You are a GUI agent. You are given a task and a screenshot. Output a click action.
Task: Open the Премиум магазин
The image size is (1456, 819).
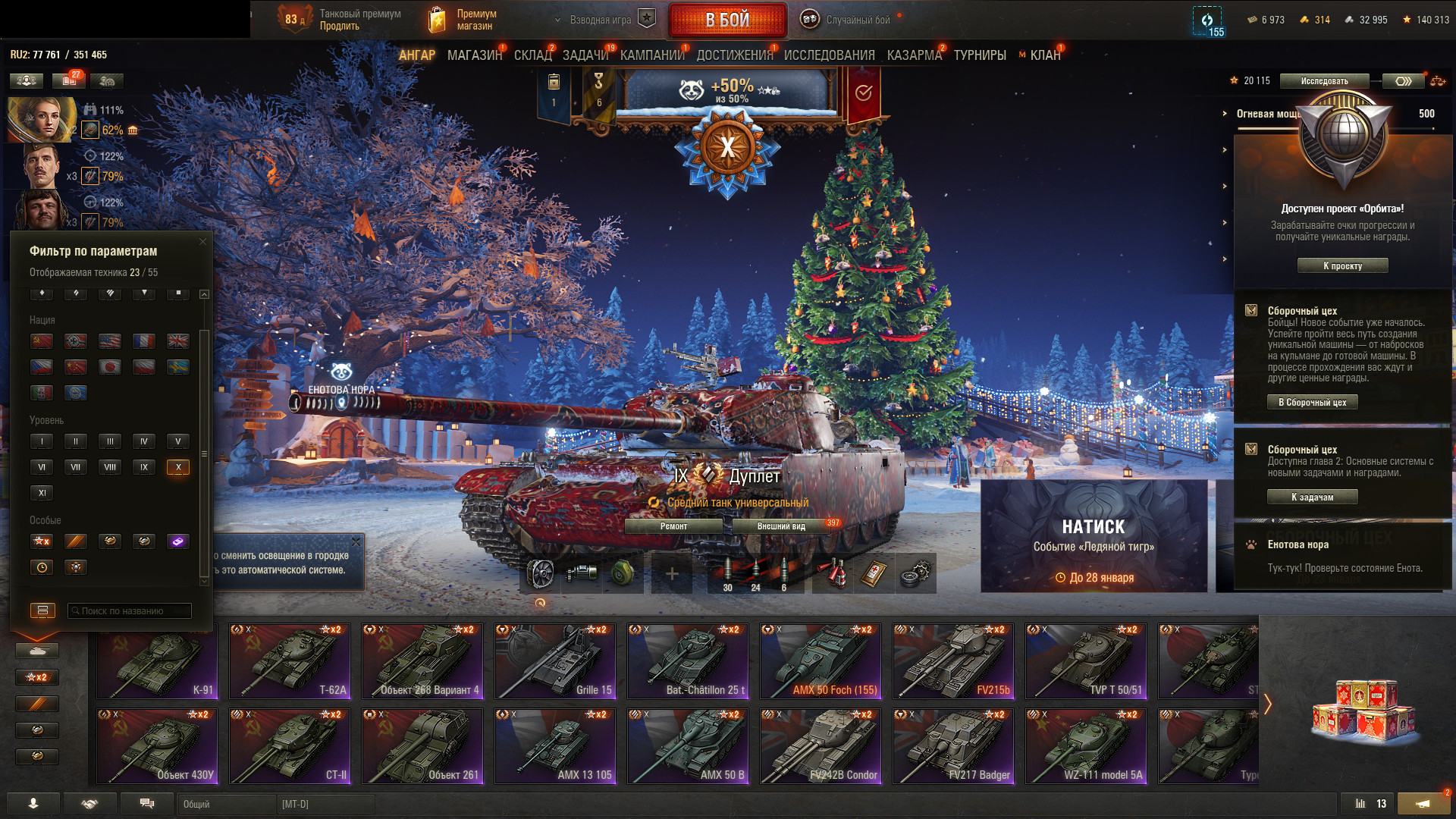[463, 20]
